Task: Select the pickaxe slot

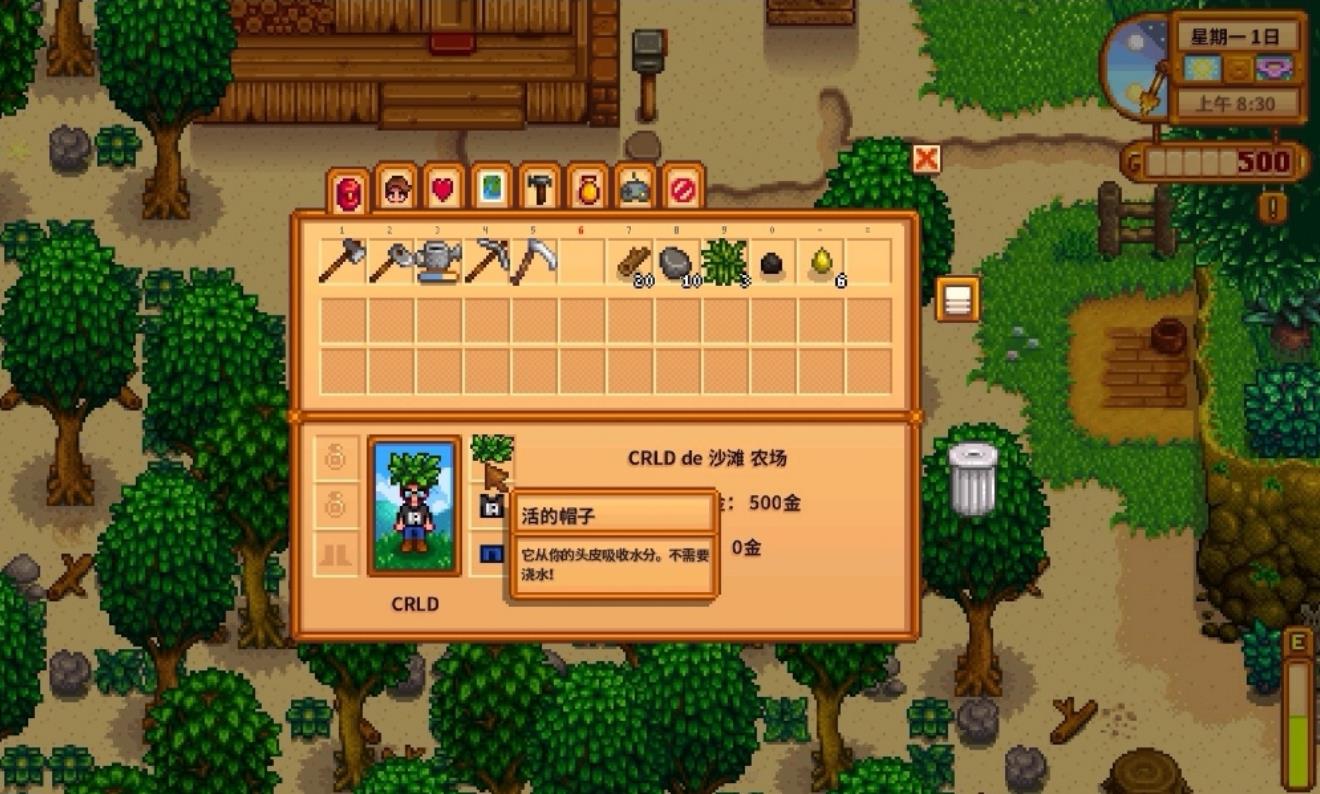Action: click(486, 263)
